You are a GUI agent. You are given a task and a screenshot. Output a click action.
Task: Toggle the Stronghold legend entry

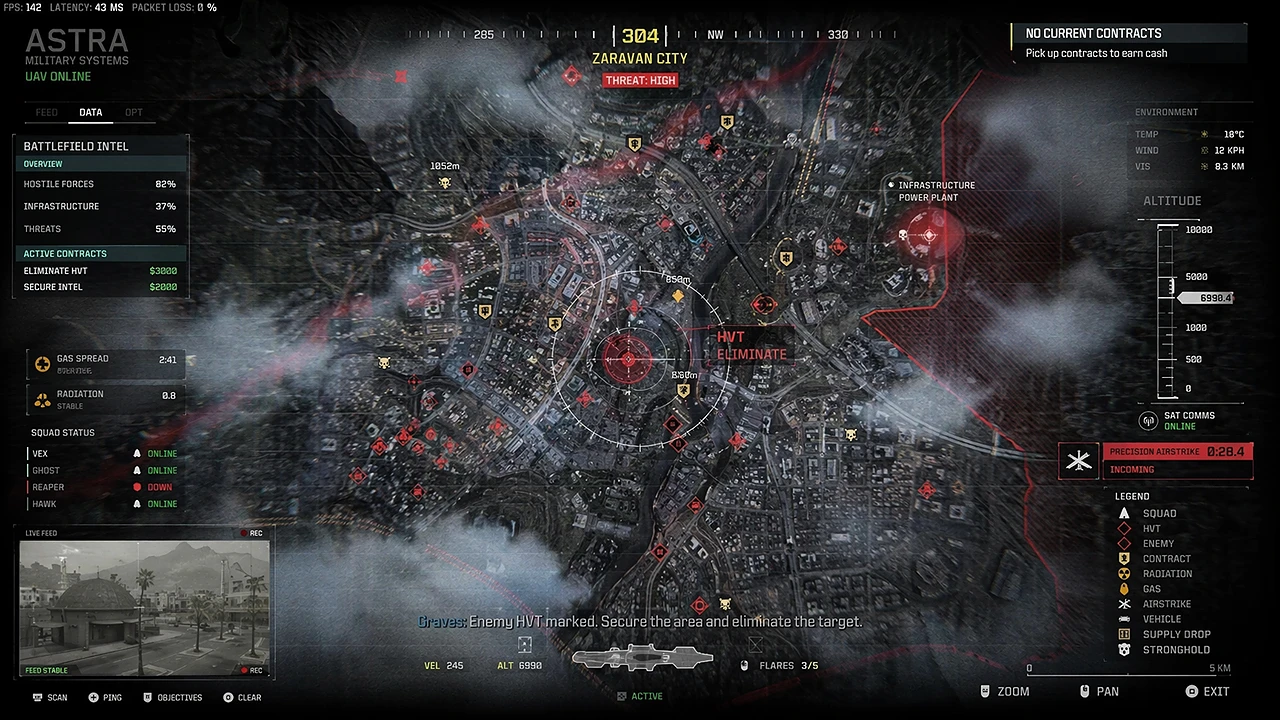point(1165,650)
